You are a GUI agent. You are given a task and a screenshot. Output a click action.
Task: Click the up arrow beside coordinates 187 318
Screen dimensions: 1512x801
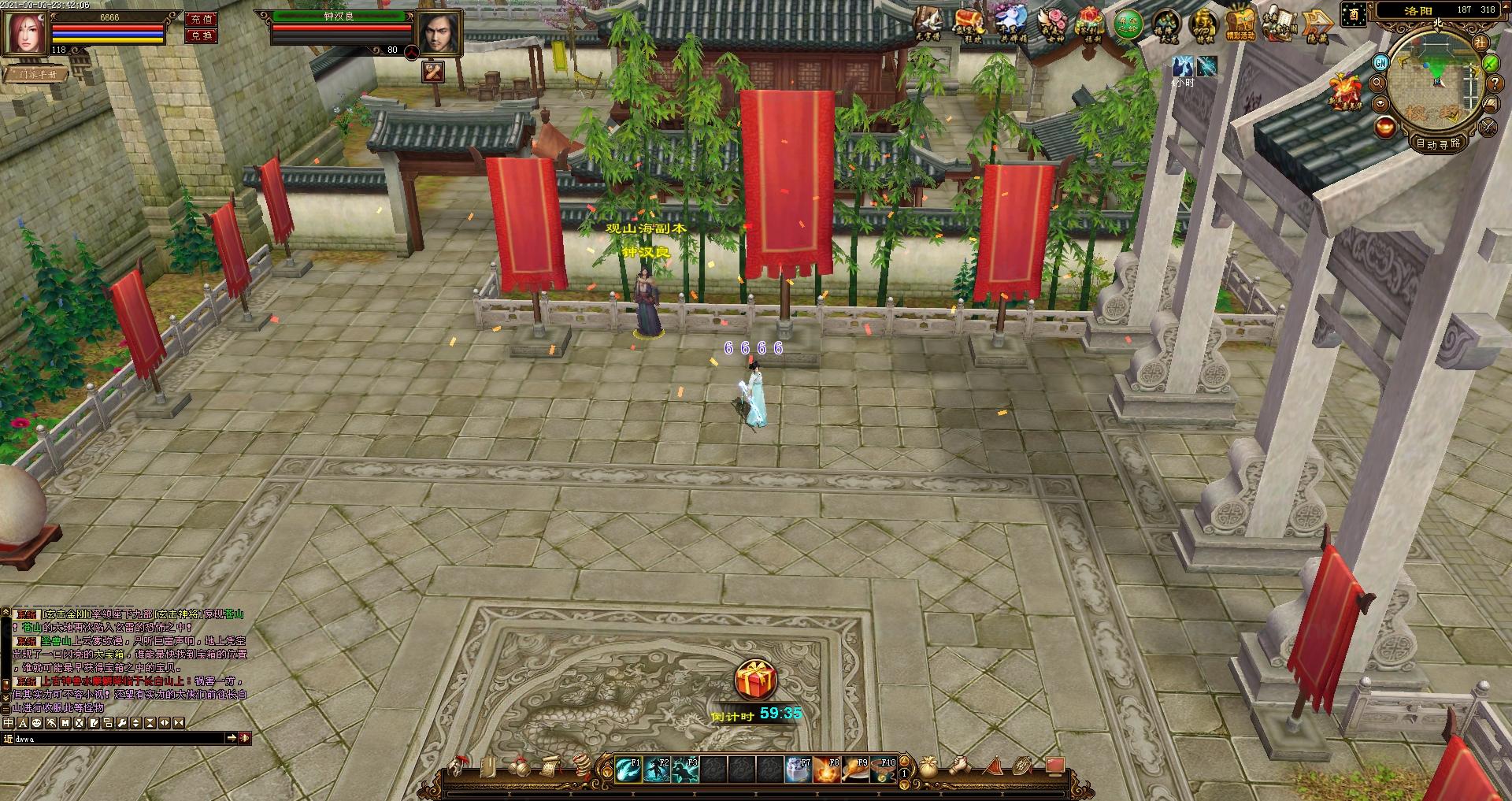pyautogui.click(x=1505, y=9)
